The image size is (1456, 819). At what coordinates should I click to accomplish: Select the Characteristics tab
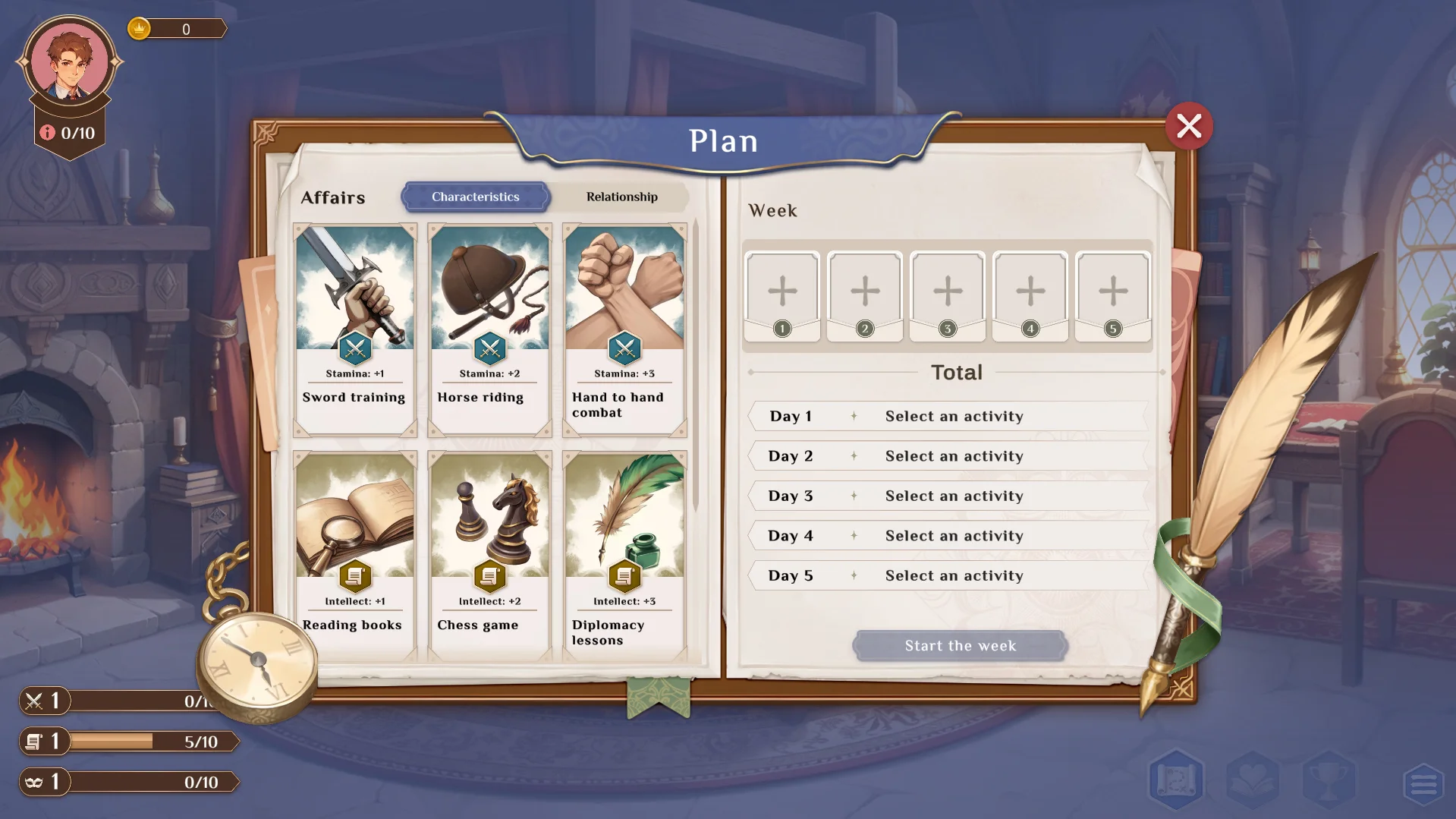475,197
